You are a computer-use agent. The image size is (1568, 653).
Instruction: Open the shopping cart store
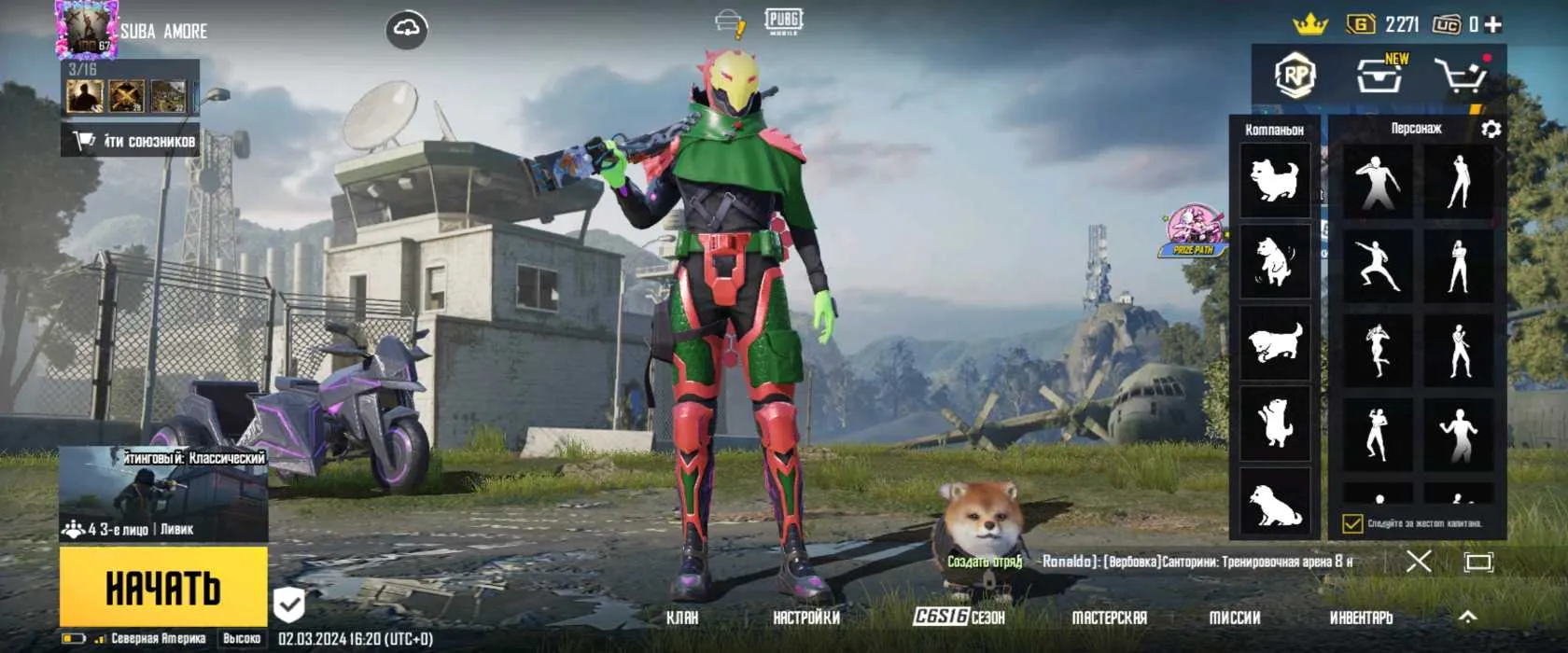[x=1461, y=76]
